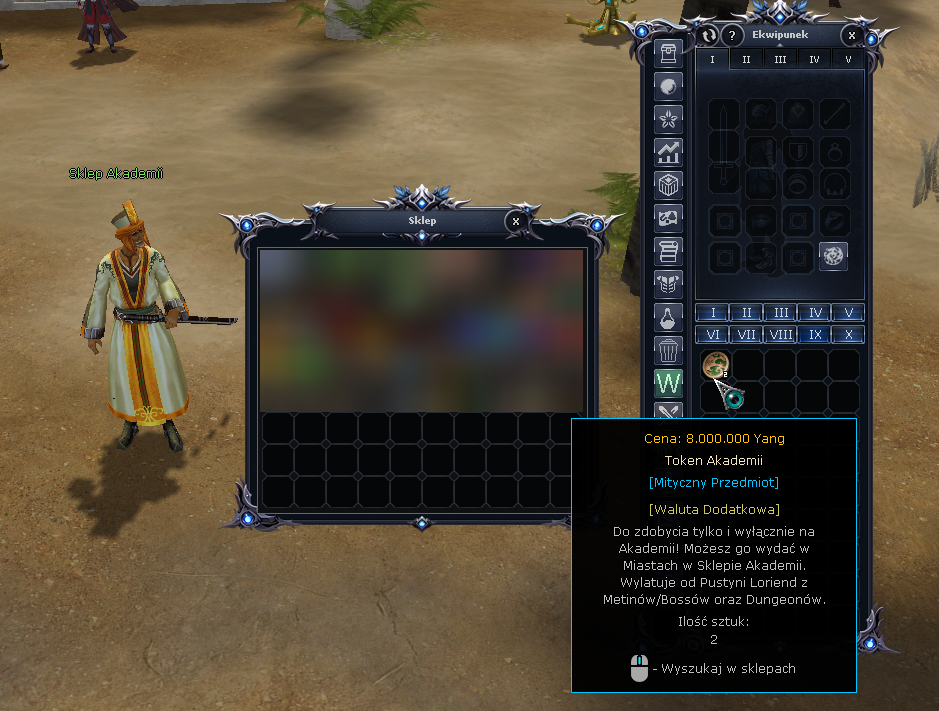Close the Sklep shop window
Viewport: 939px width, 711px height.
515,221
